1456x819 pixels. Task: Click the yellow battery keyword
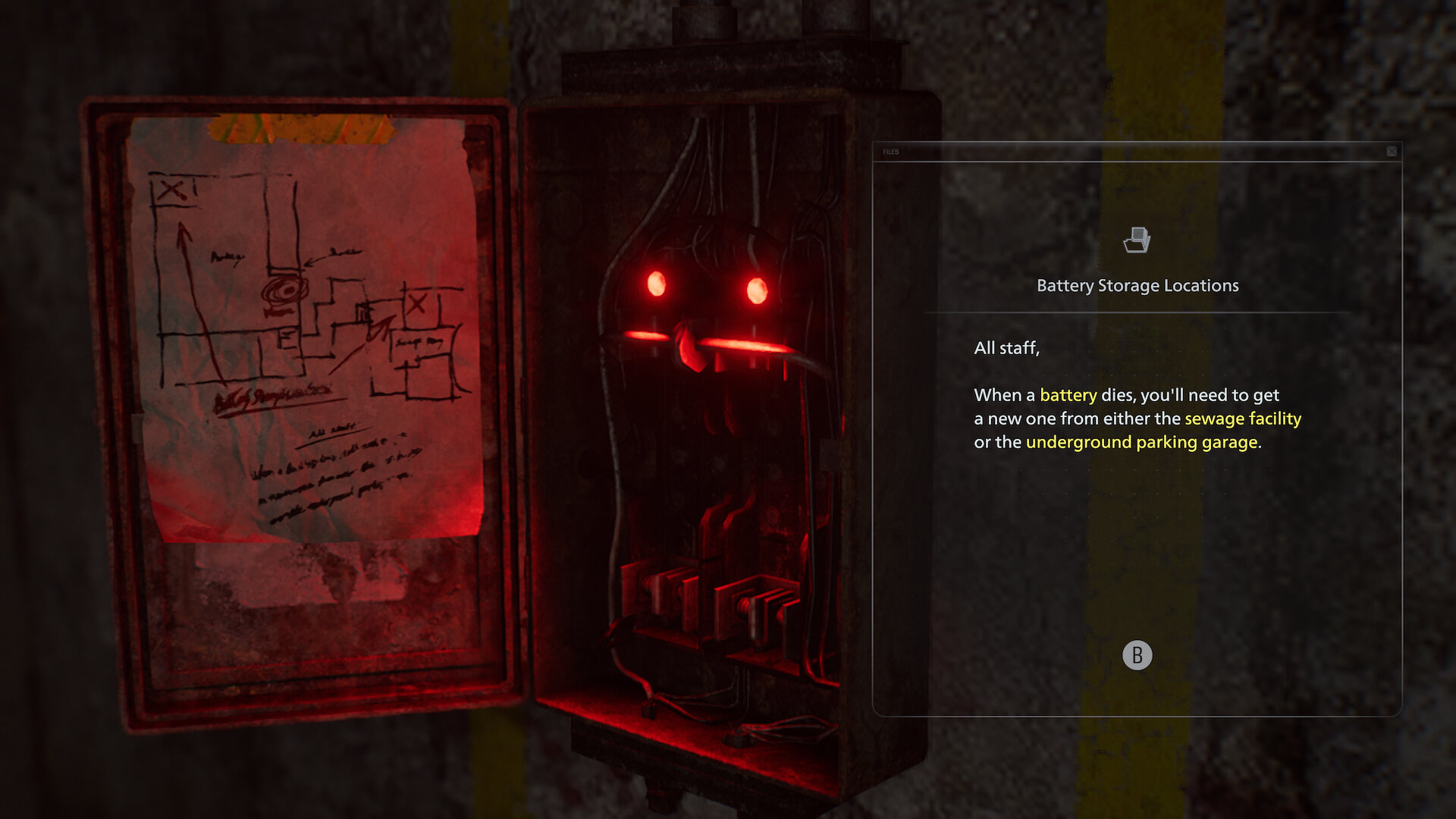(1068, 395)
